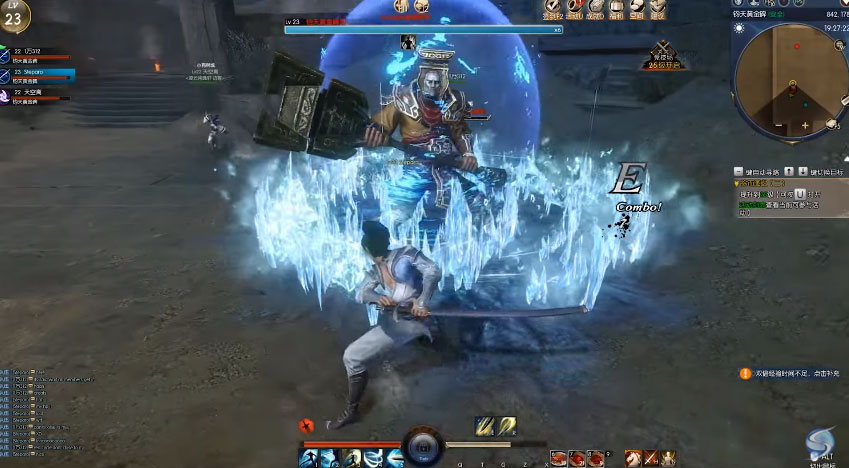849x468 pixels.
Task: Use the horse mount icon on the hotbar
Action: point(634,458)
